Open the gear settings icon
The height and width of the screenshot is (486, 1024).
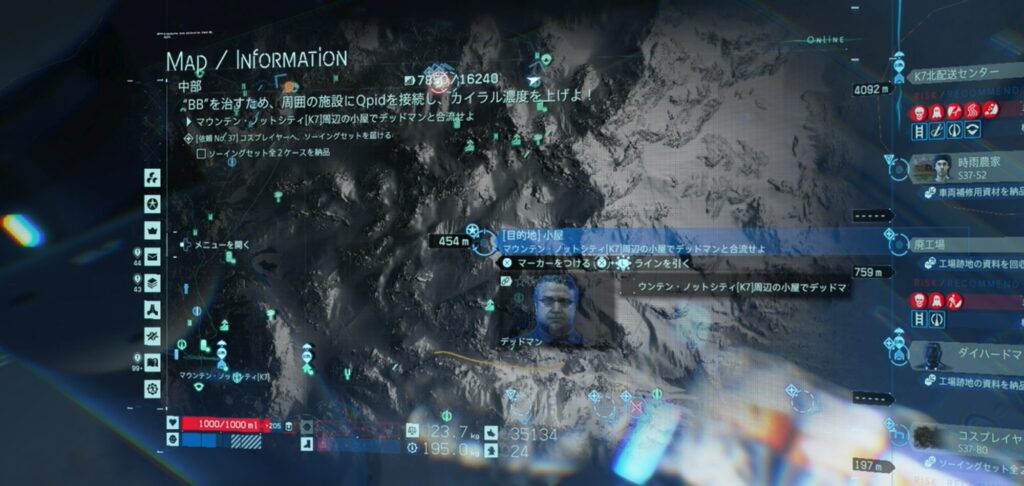(152, 388)
